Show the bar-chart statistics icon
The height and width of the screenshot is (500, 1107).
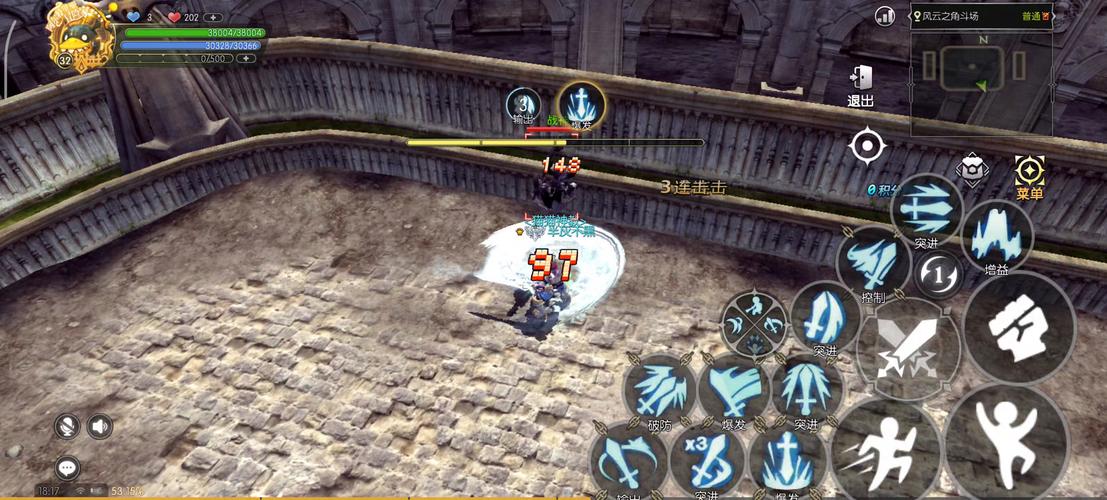[885, 16]
